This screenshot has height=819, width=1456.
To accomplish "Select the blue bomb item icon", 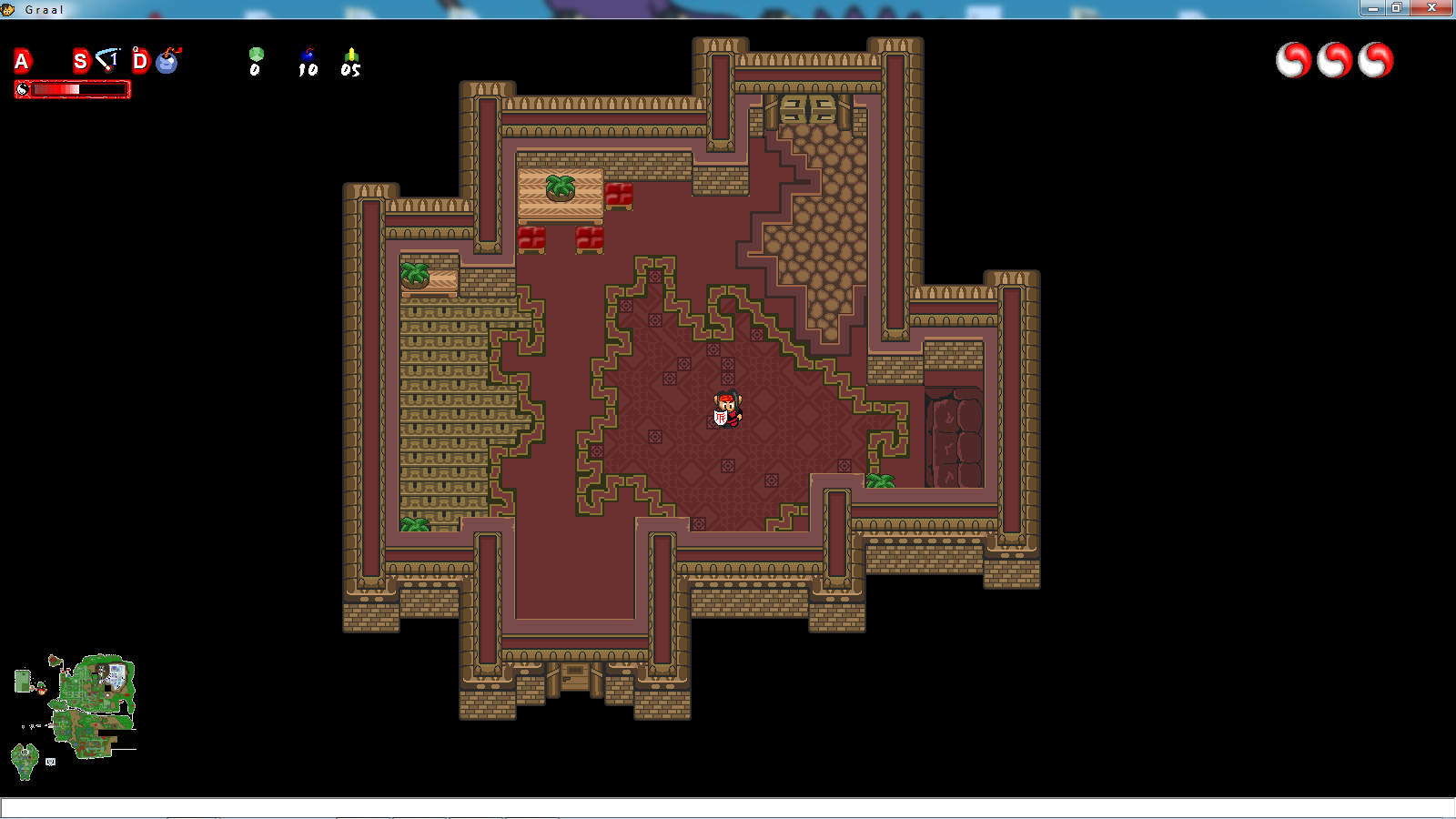I will tap(168, 61).
